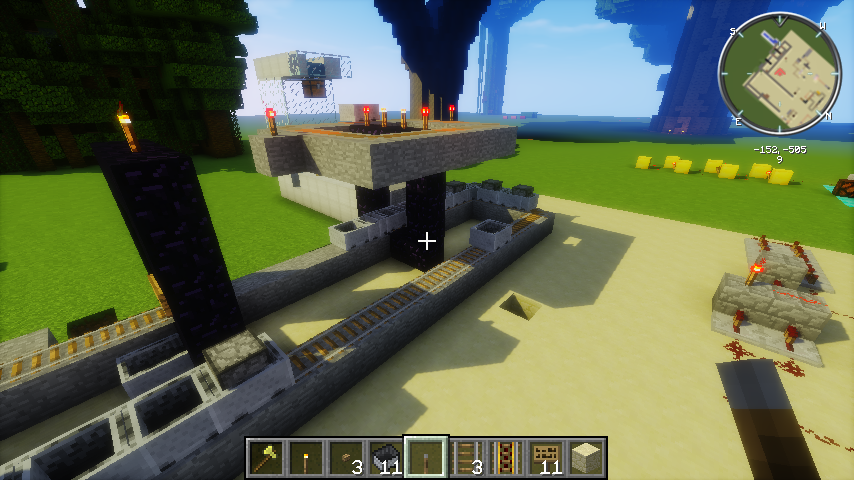Pick the highlighted lever hotbar slot

(x=426, y=458)
